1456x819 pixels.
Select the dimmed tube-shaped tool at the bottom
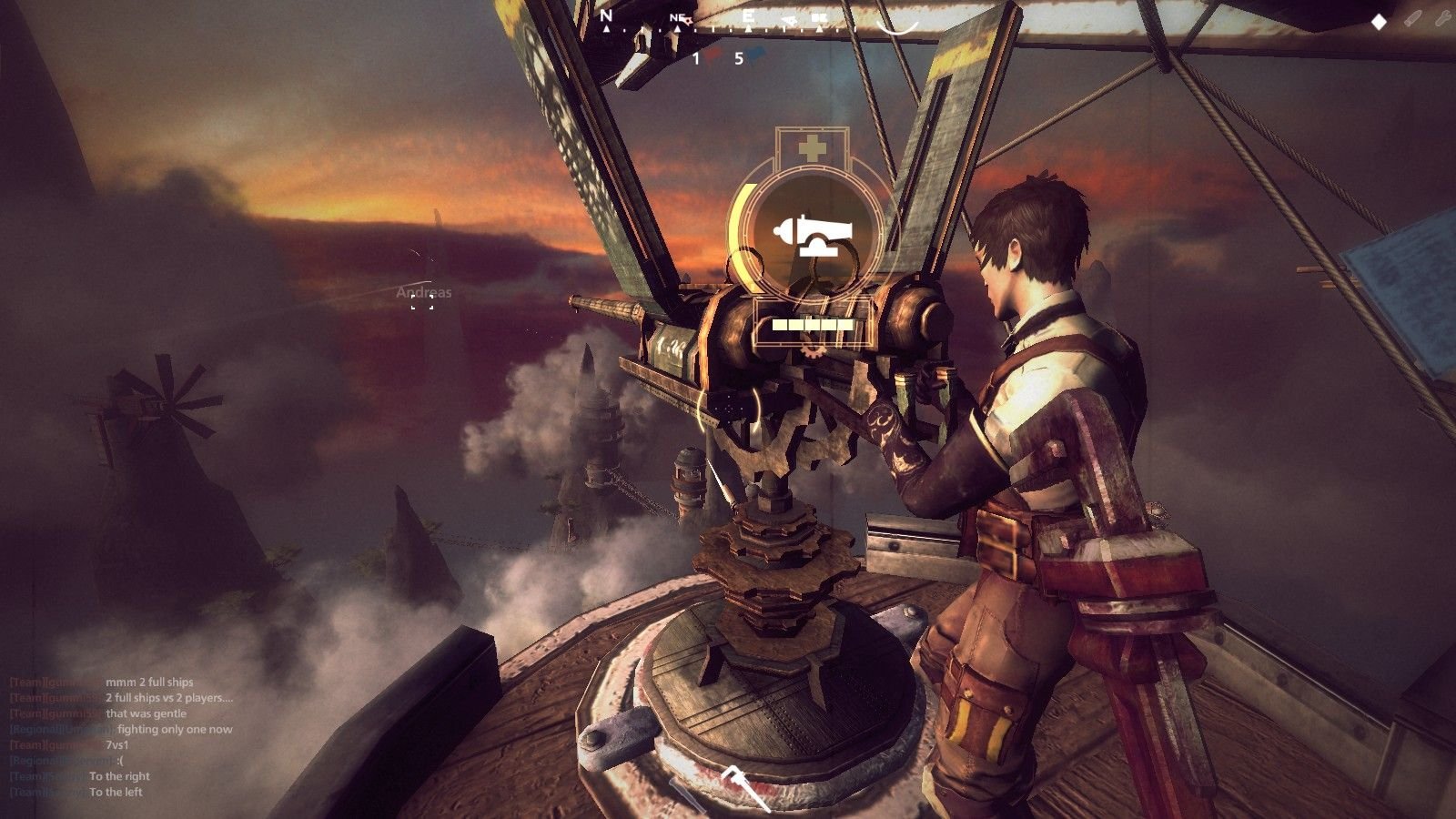(x=688, y=797)
